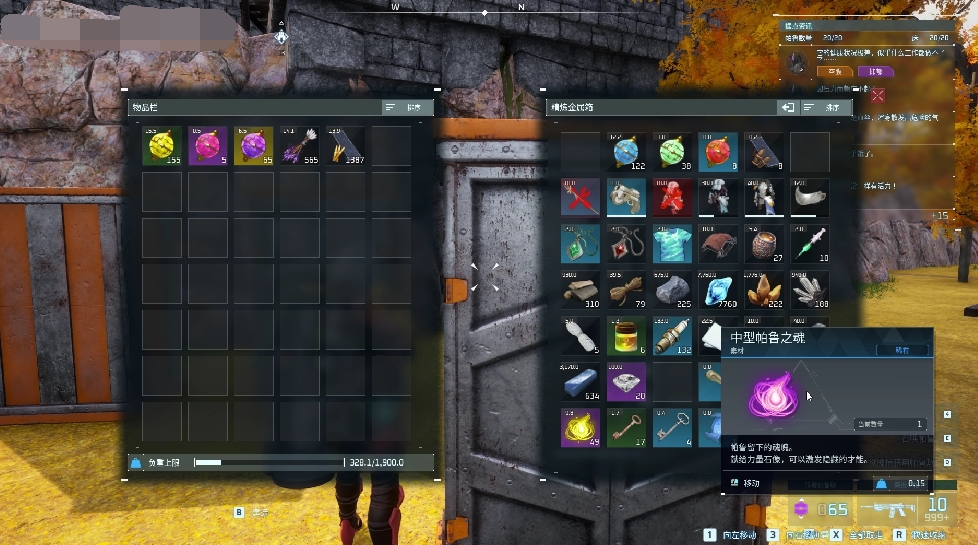Choose the ammo stack of 1387
Image resolution: width=978 pixels, height=545 pixels.
346,146
